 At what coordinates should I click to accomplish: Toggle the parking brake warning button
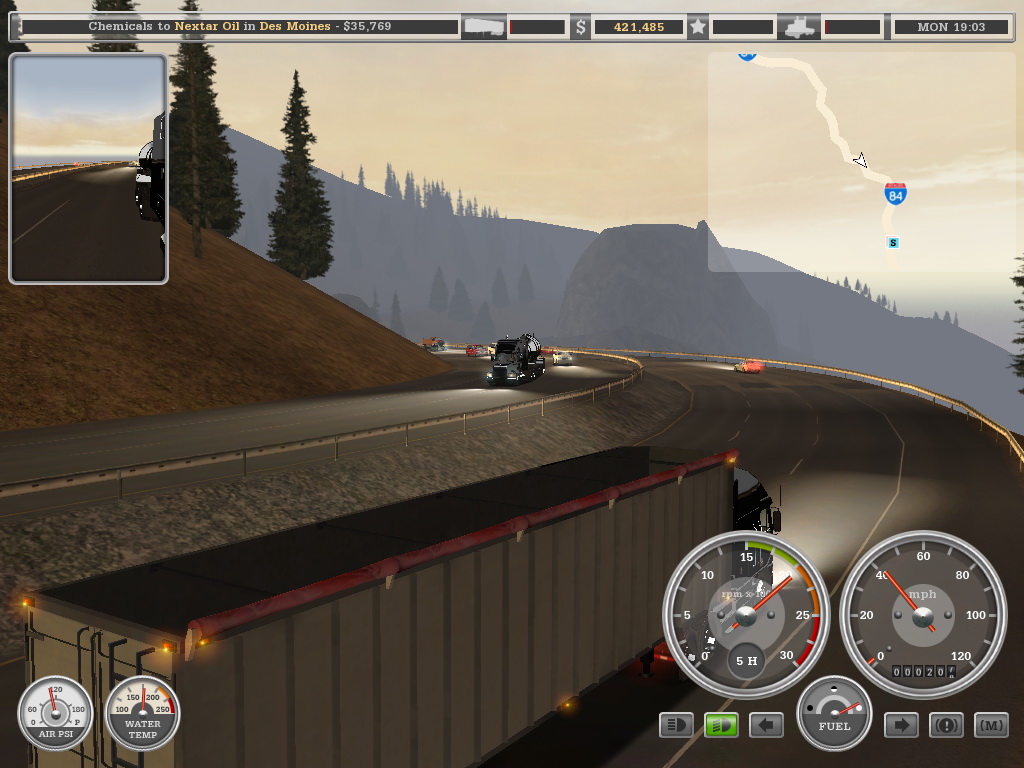tap(946, 725)
